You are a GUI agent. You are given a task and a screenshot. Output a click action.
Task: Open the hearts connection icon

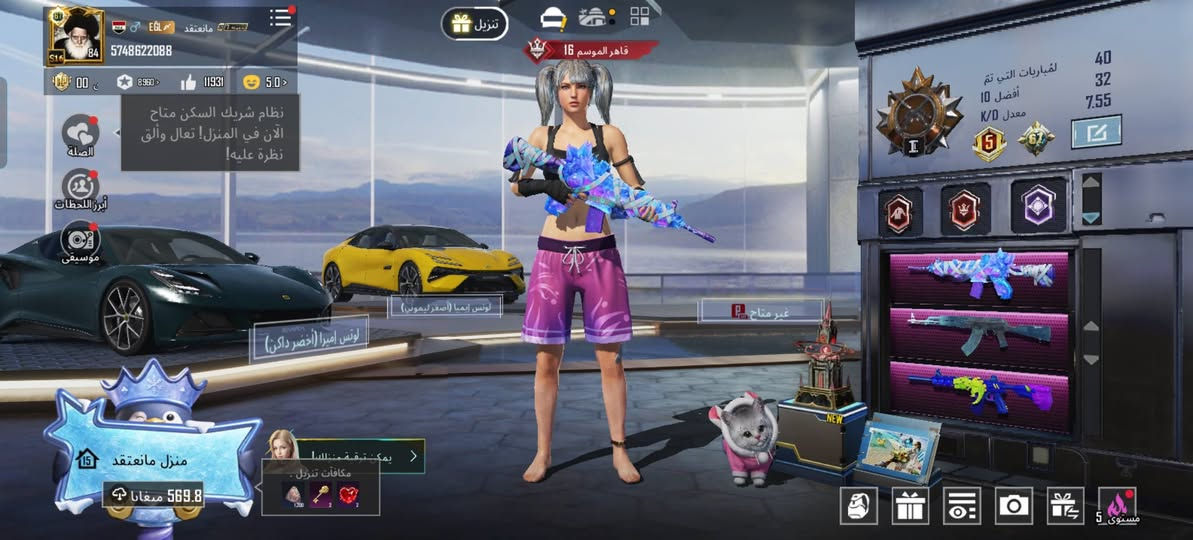80,134
